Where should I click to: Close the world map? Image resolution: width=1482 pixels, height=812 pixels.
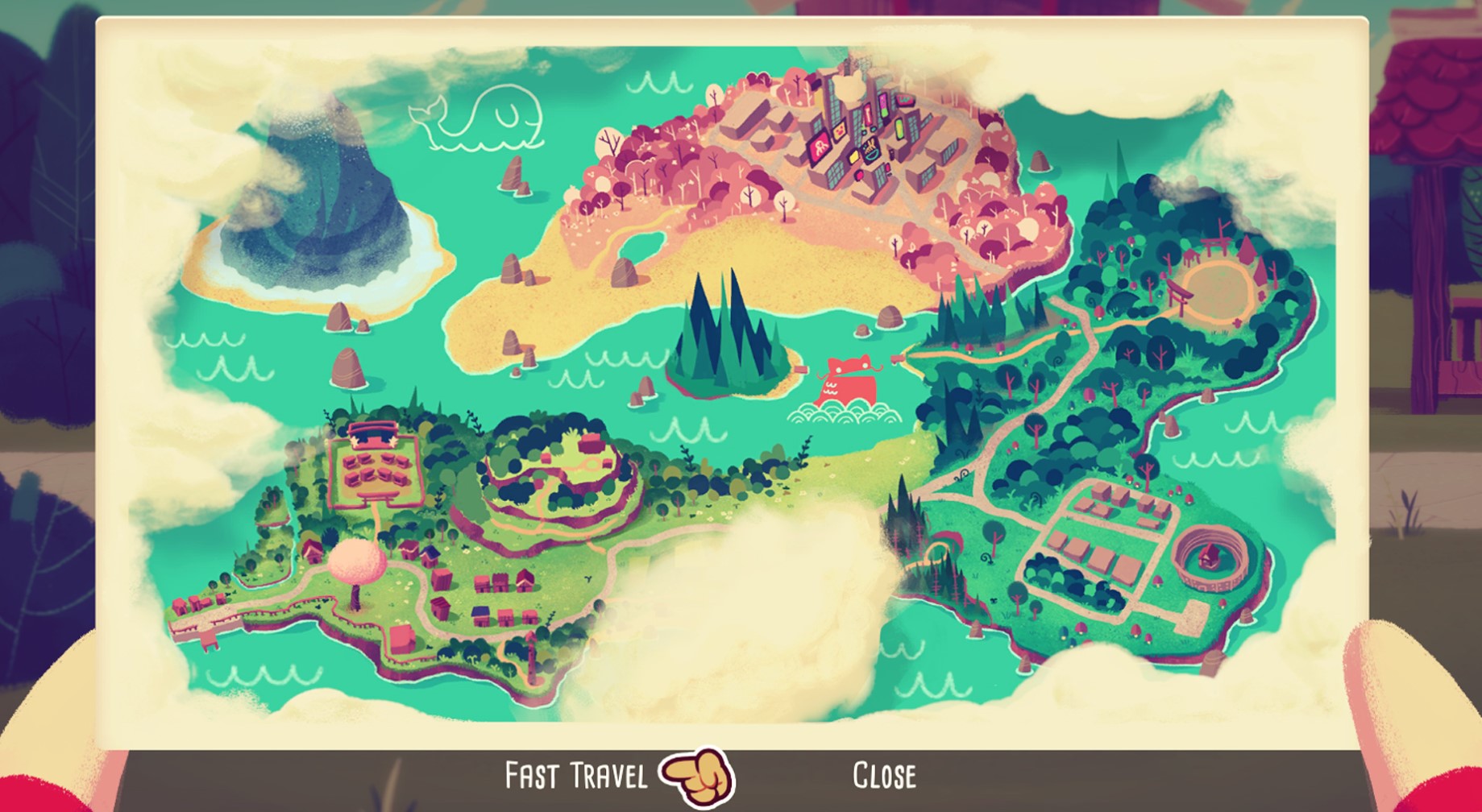coord(884,776)
